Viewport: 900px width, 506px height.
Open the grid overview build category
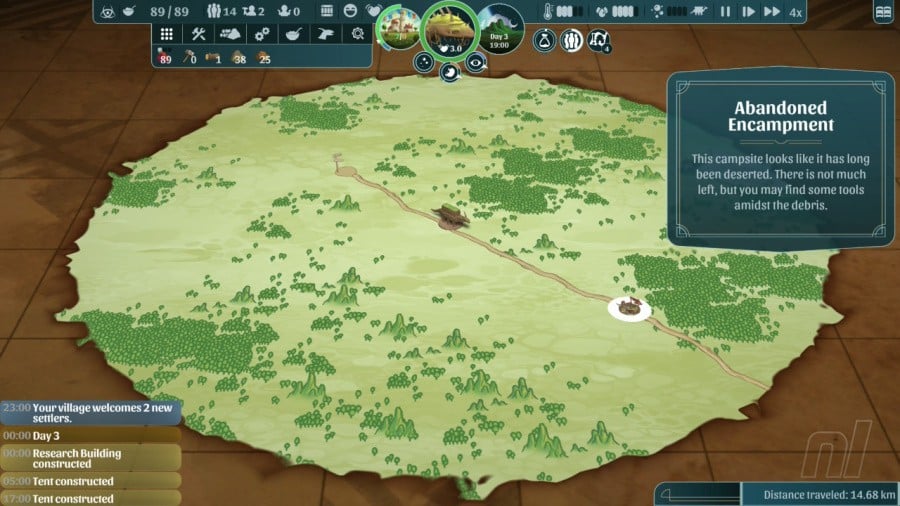pyautogui.click(x=167, y=33)
